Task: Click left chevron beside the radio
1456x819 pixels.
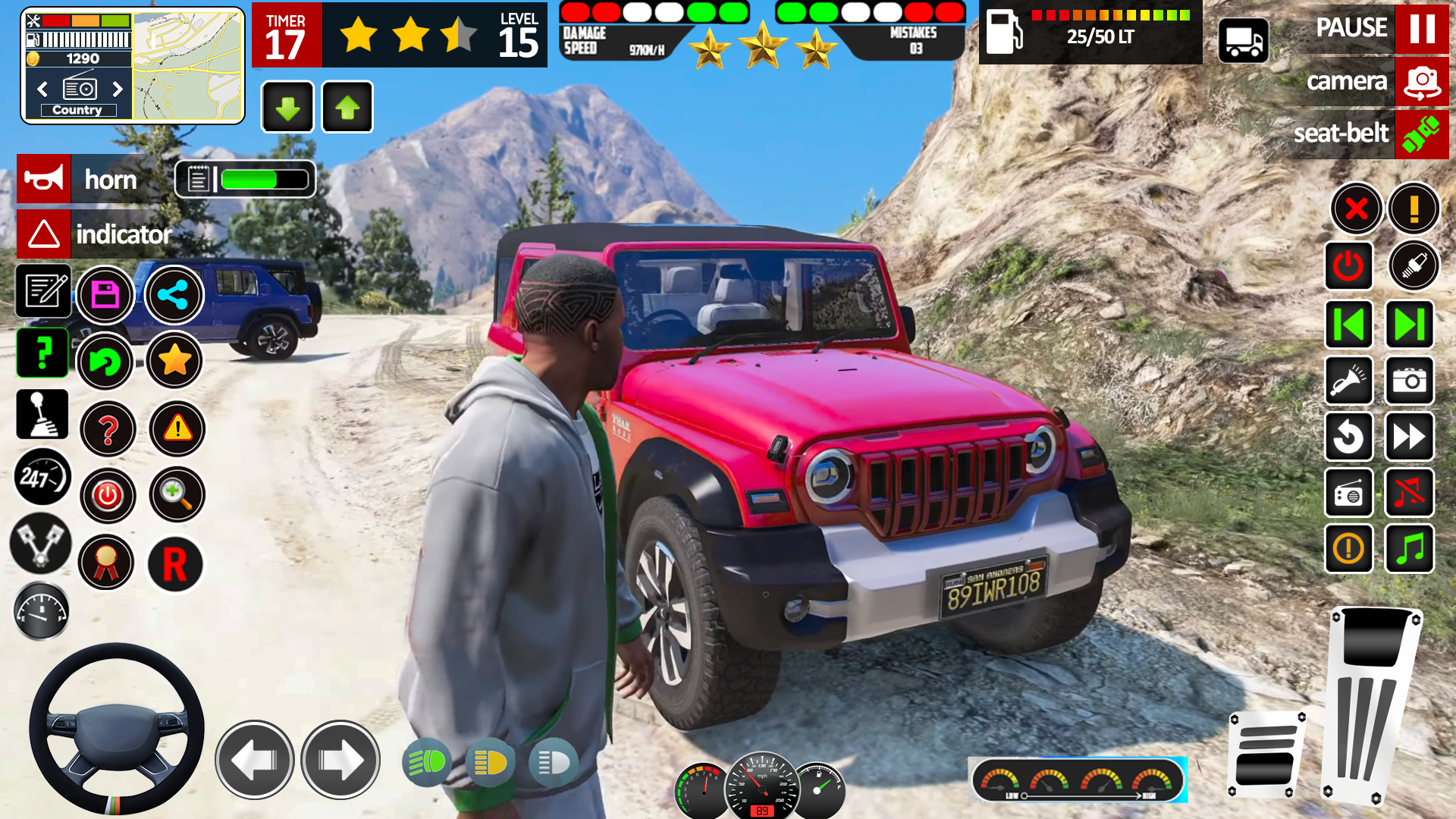Action: coord(42,89)
